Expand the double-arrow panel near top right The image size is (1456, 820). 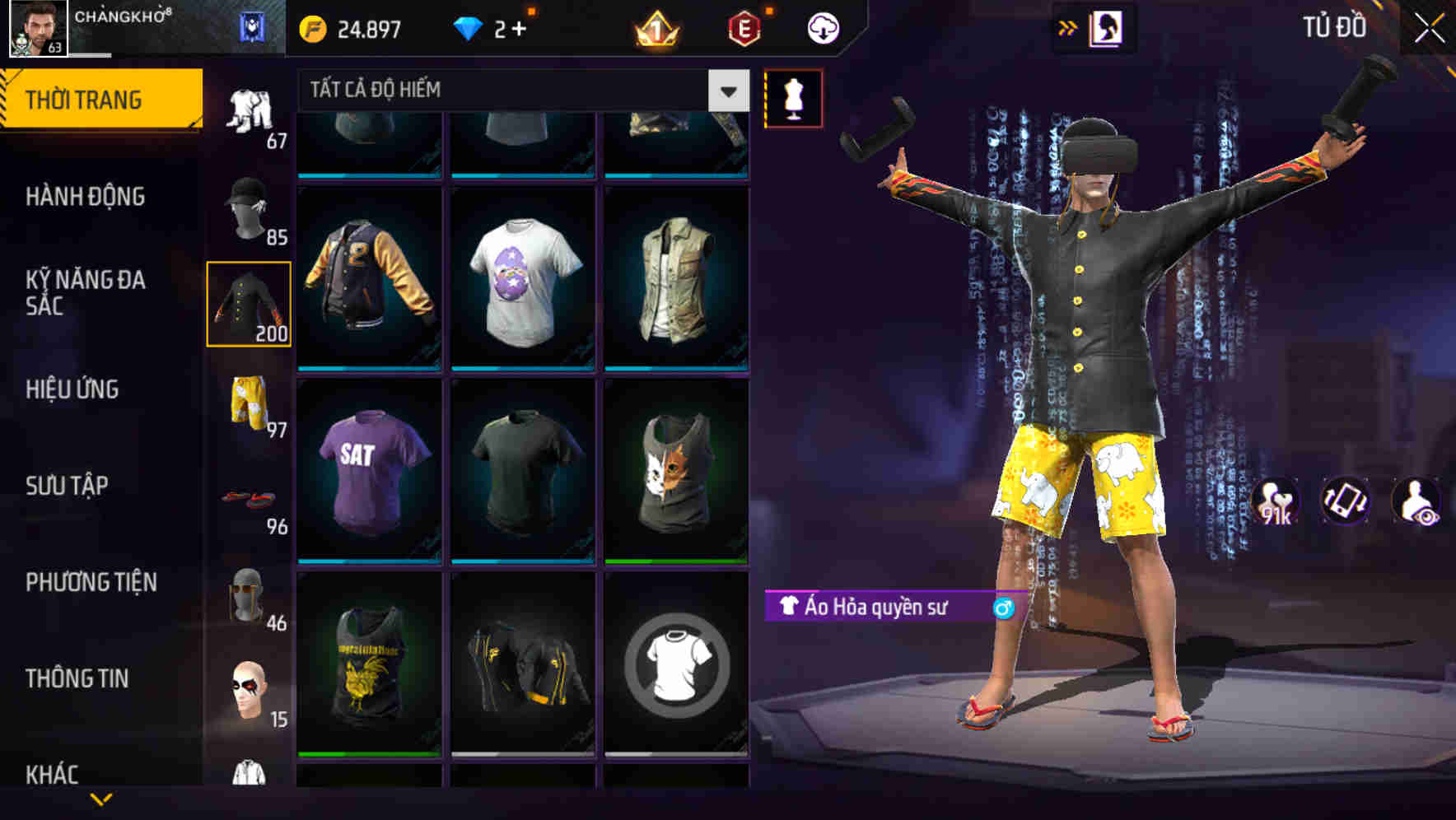tap(1068, 27)
